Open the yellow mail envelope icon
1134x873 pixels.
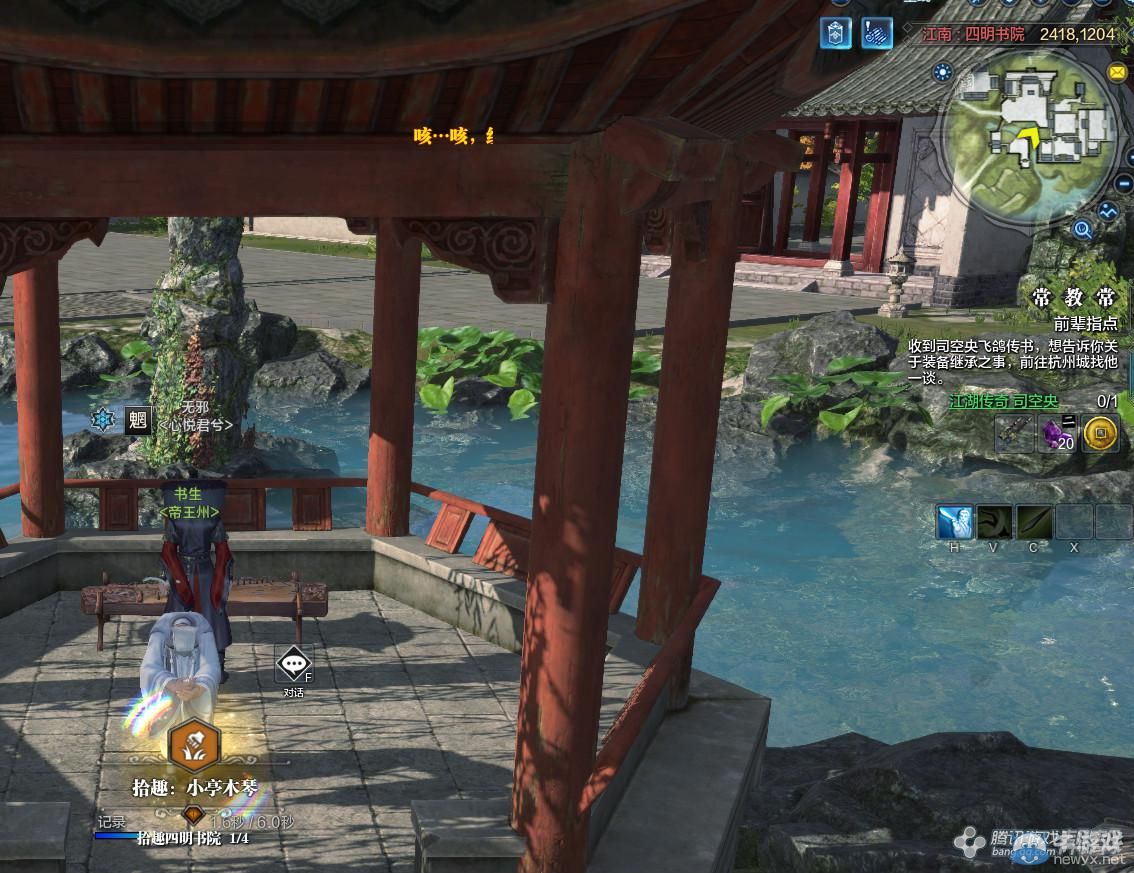point(1117,72)
